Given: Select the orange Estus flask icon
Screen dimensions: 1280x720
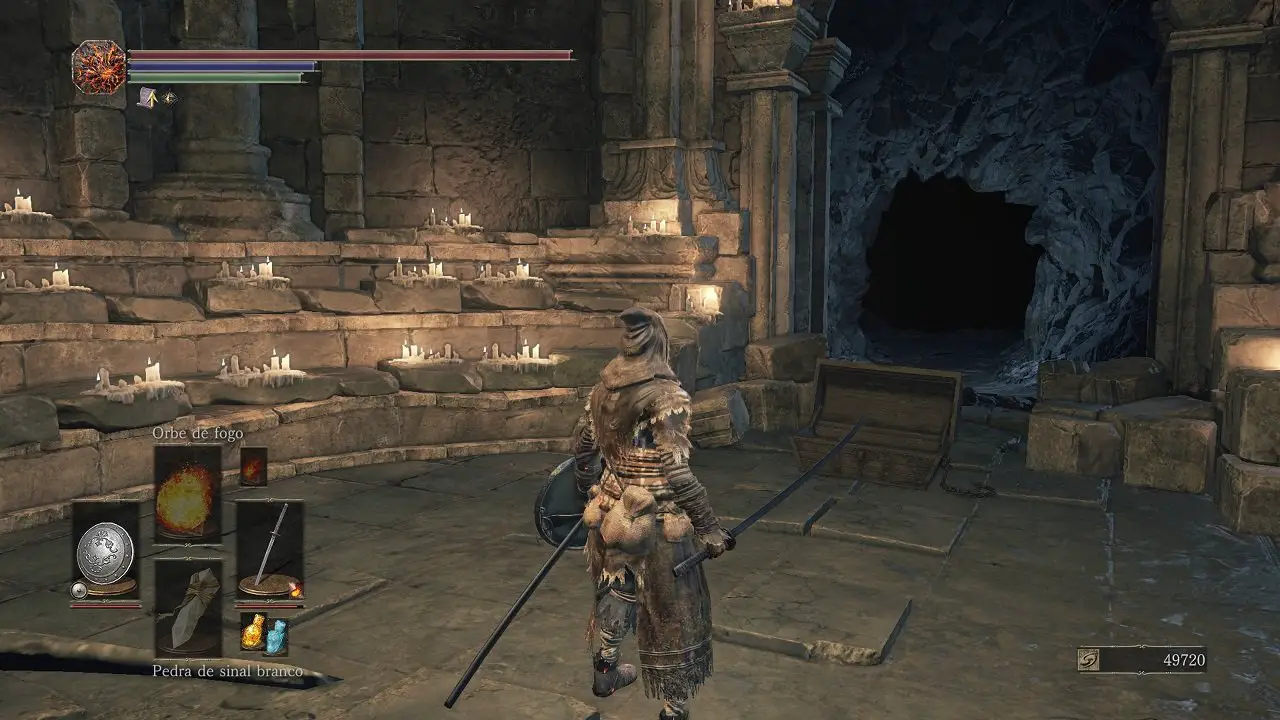Looking at the screenshot, I should tap(252, 633).
